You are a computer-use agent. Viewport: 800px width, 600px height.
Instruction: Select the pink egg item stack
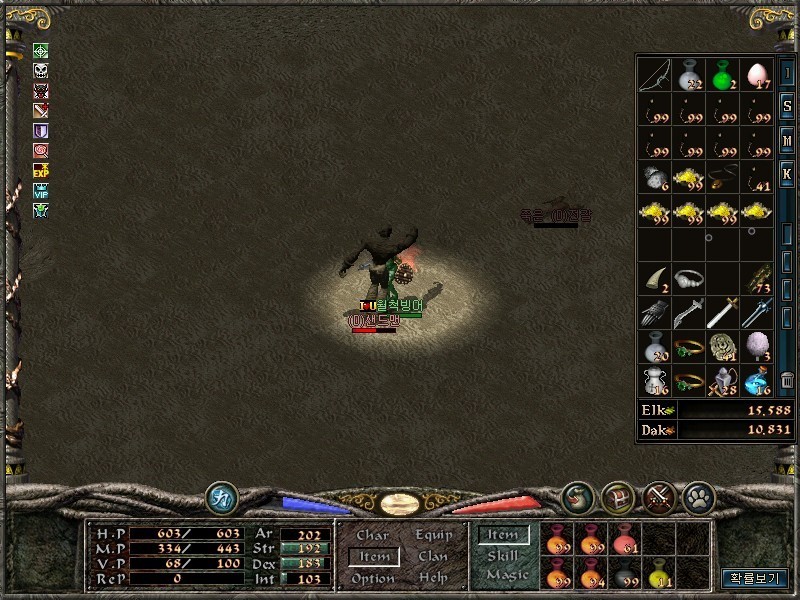(755, 73)
